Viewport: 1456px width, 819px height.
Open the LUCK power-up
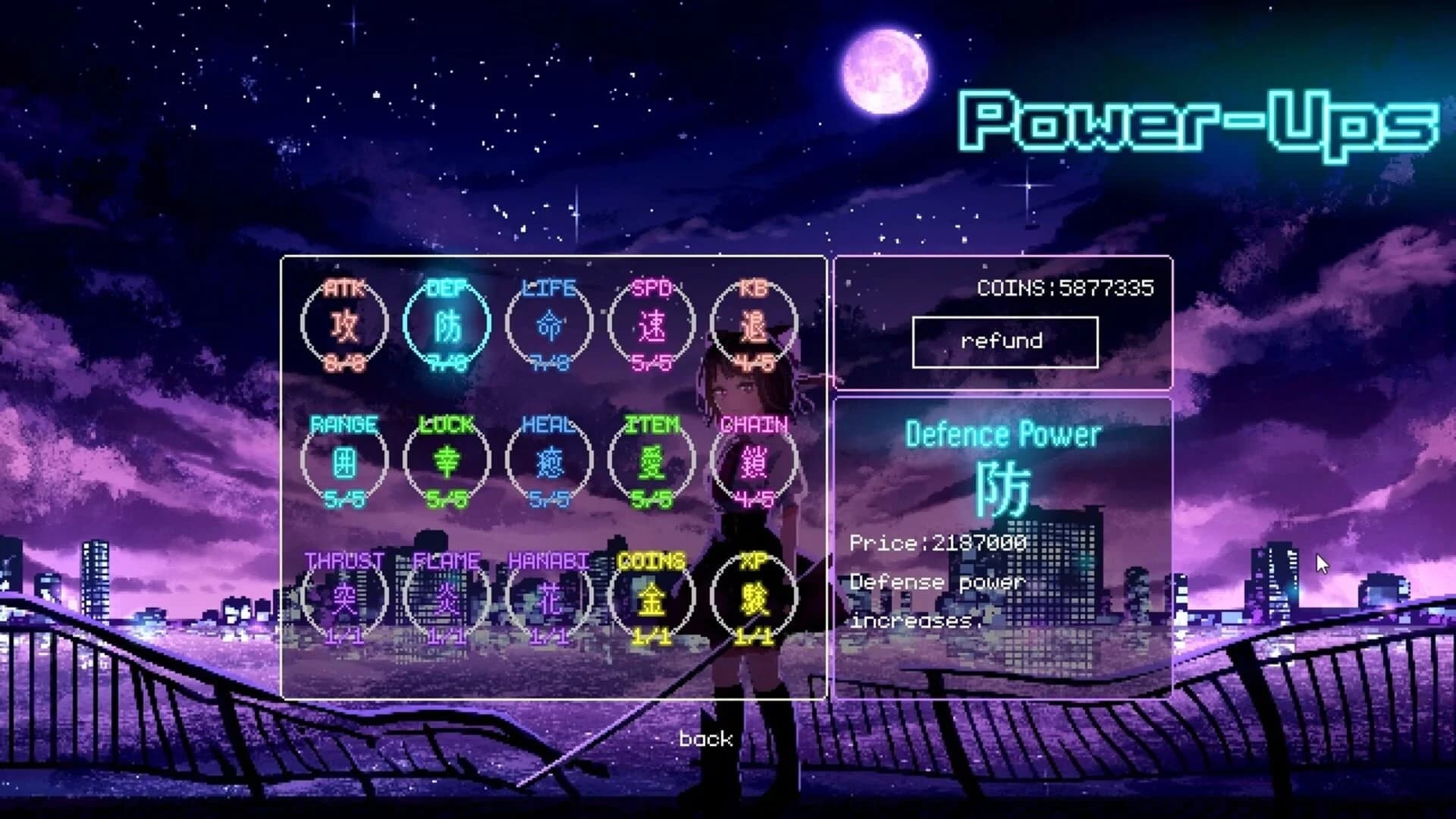click(447, 463)
